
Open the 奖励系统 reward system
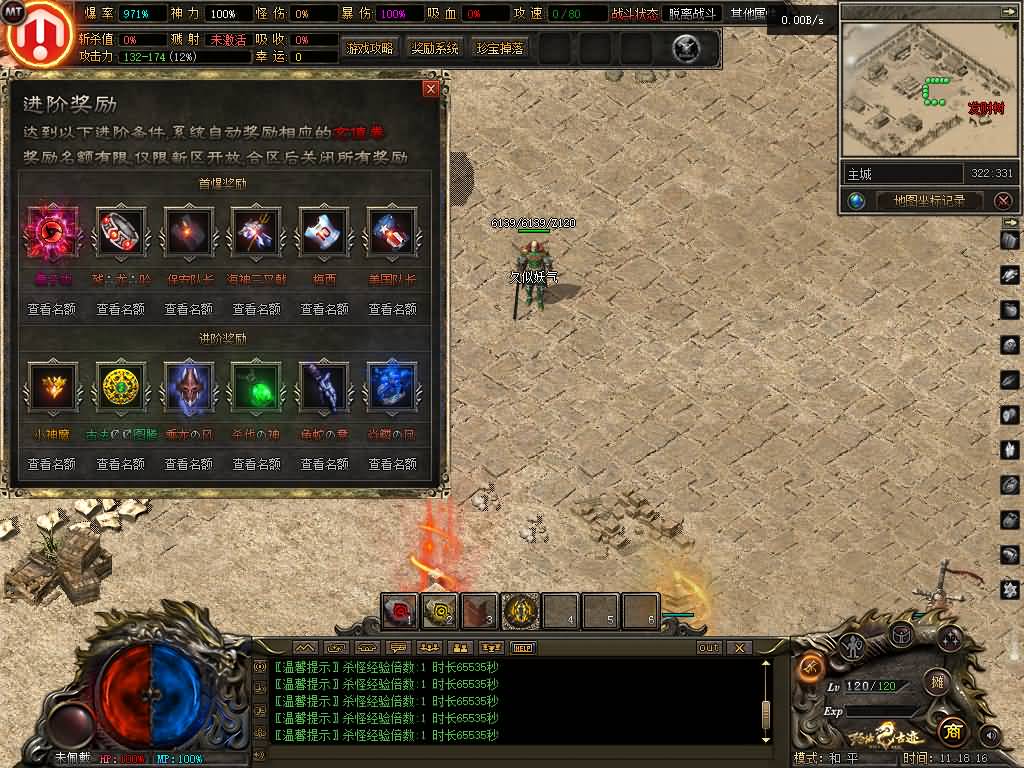click(x=435, y=48)
